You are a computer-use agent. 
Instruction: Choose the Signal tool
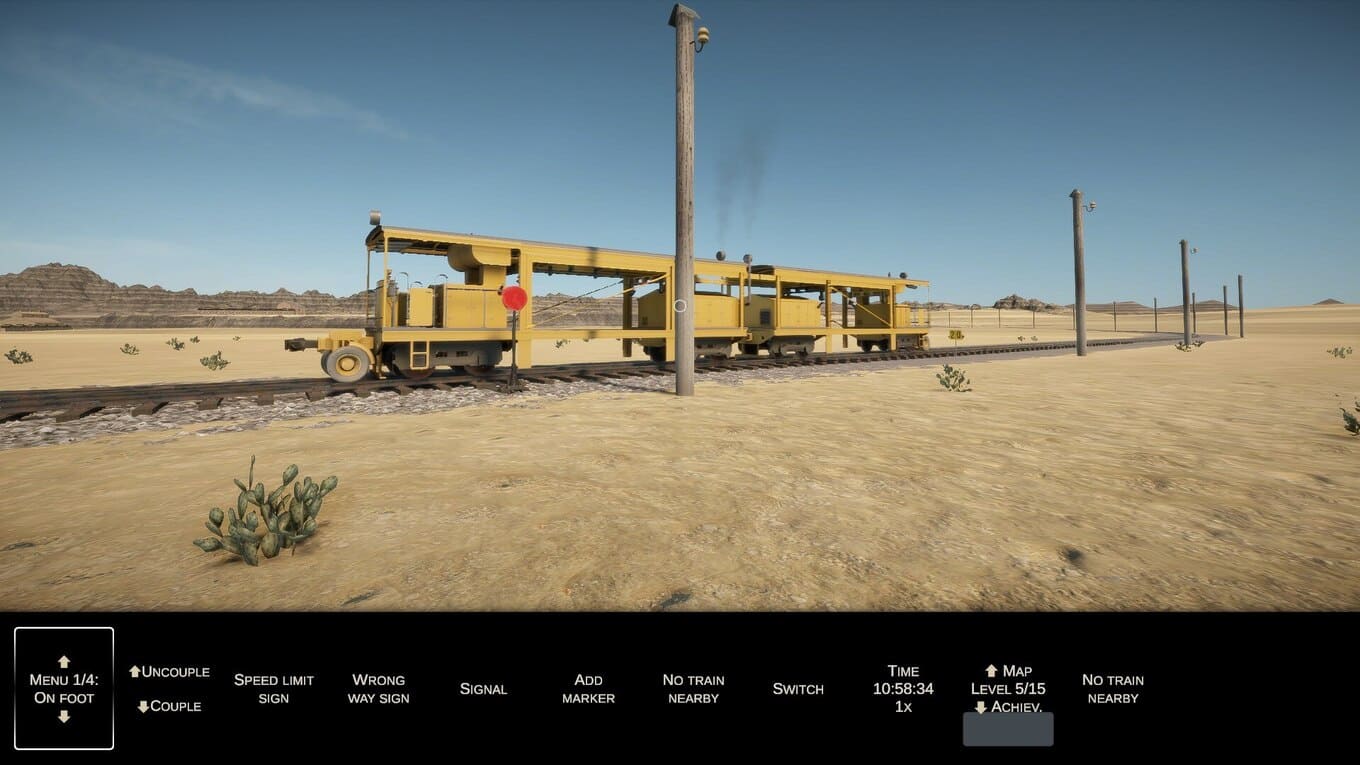pyautogui.click(x=483, y=689)
